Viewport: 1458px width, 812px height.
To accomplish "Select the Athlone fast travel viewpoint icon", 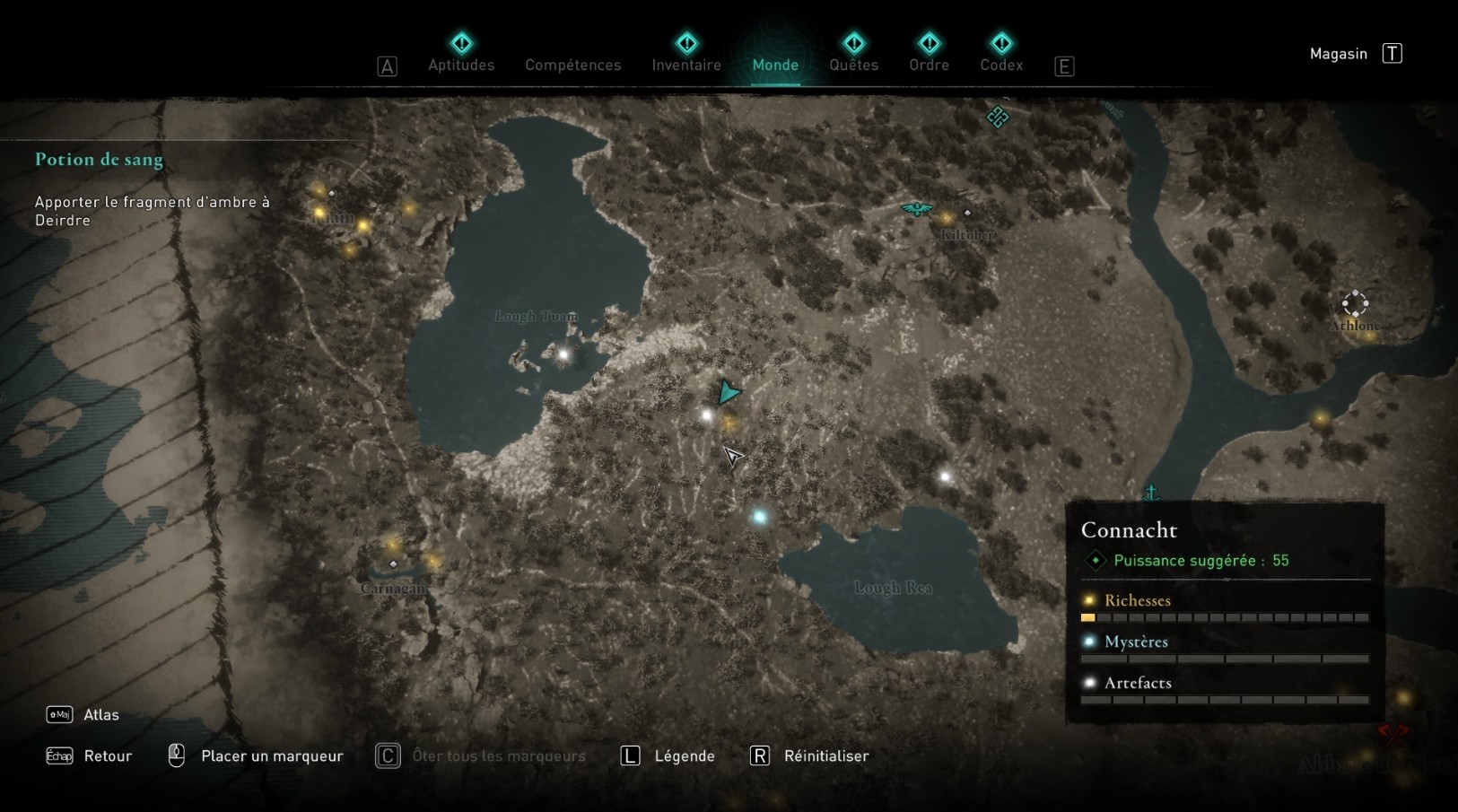I will click(1355, 303).
